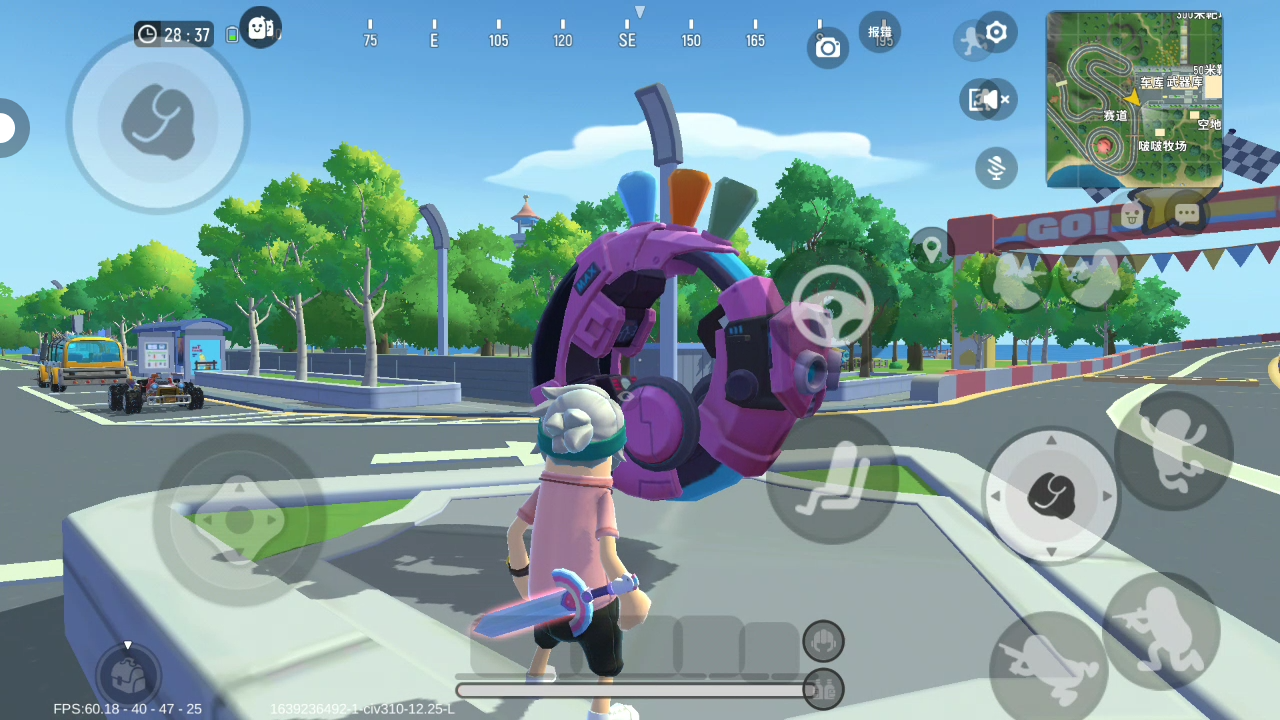Tap the passenger seat button
Viewport: 1280px width, 720px height.
pos(831,479)
